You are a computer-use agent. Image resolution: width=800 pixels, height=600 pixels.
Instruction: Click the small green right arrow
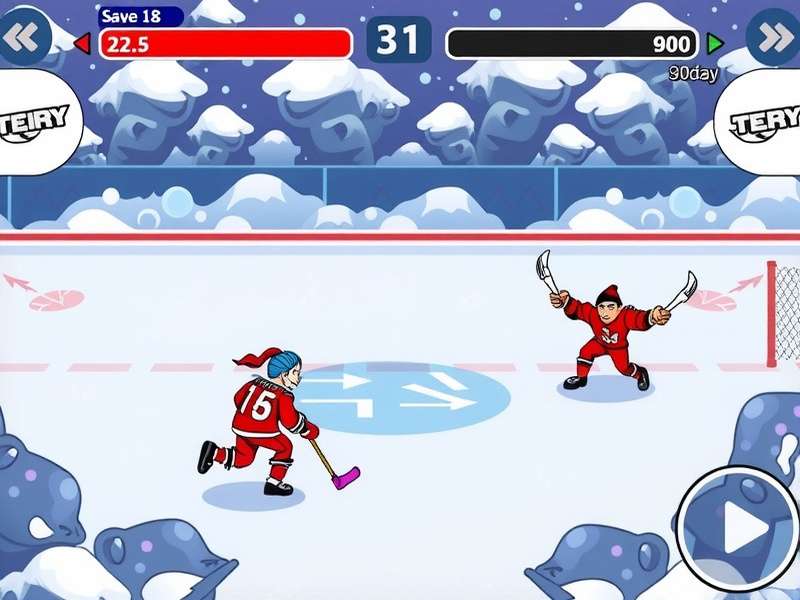pos(715,43)
